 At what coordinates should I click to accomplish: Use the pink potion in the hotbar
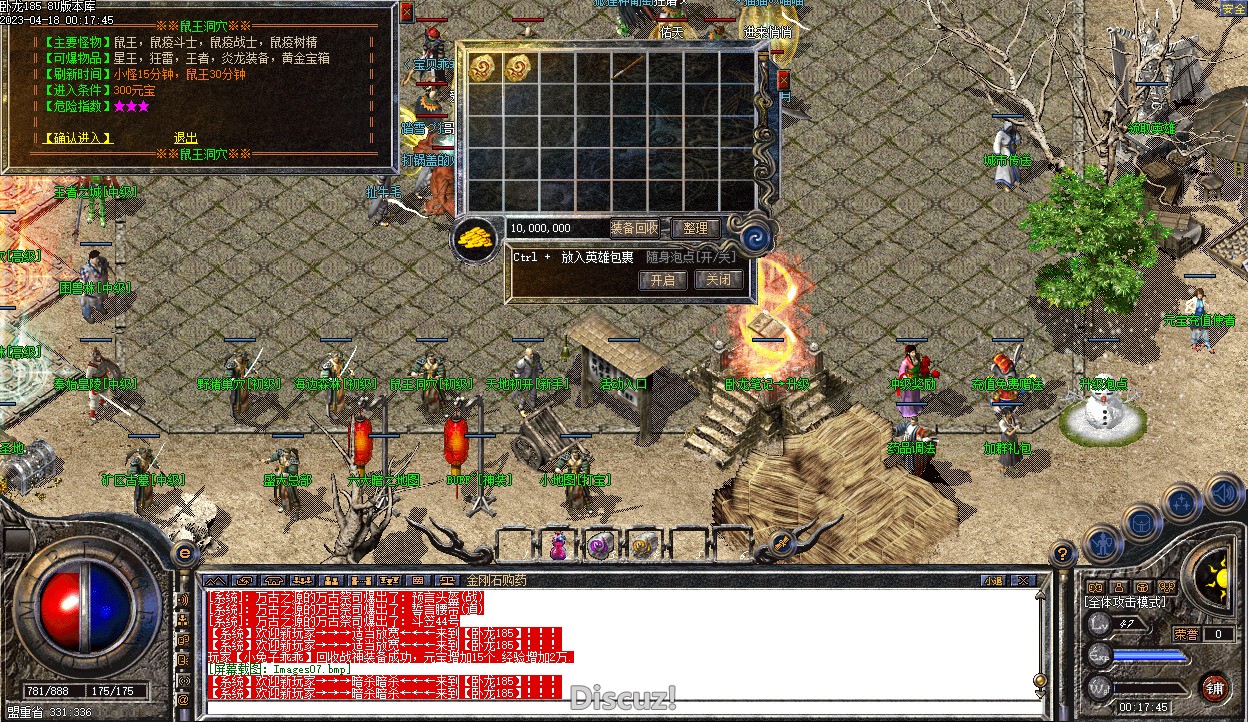558,545
